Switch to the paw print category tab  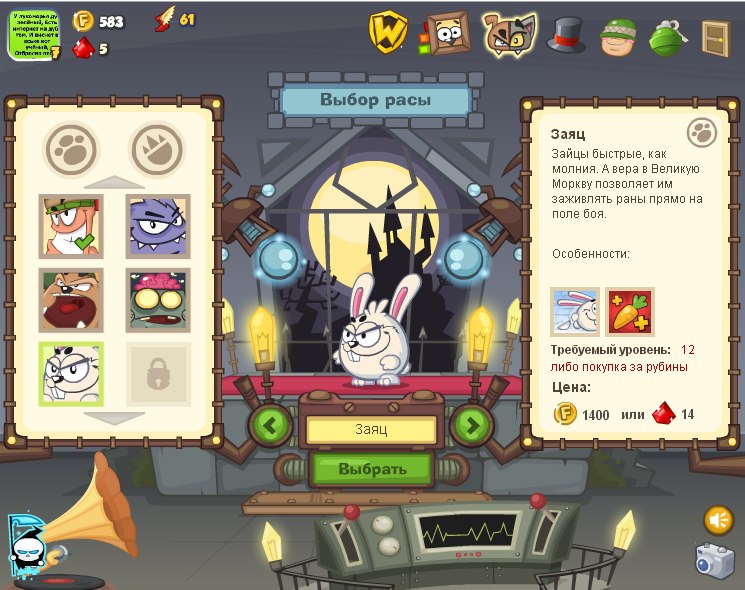click(x=71, y=147)
